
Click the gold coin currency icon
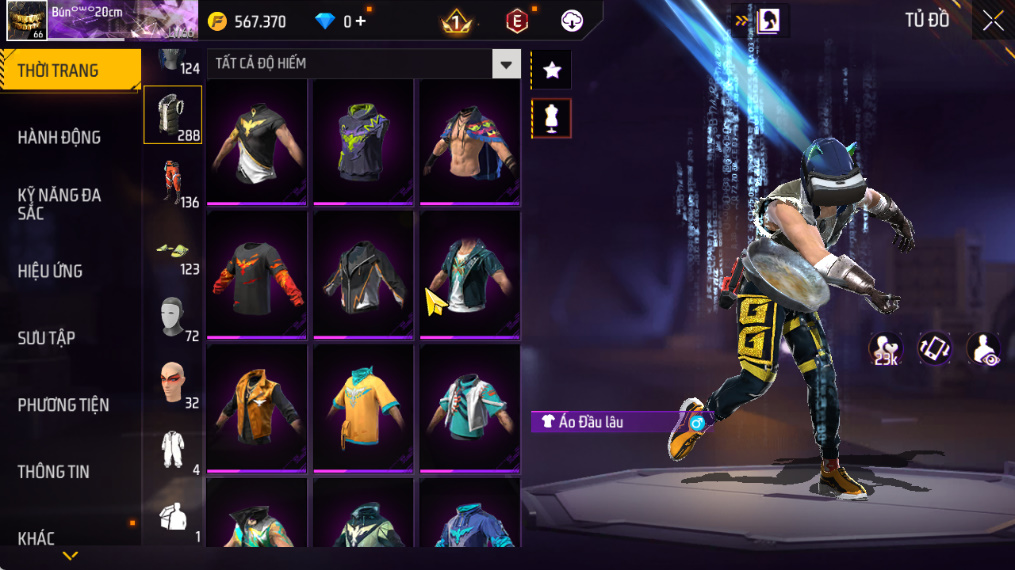217,21
